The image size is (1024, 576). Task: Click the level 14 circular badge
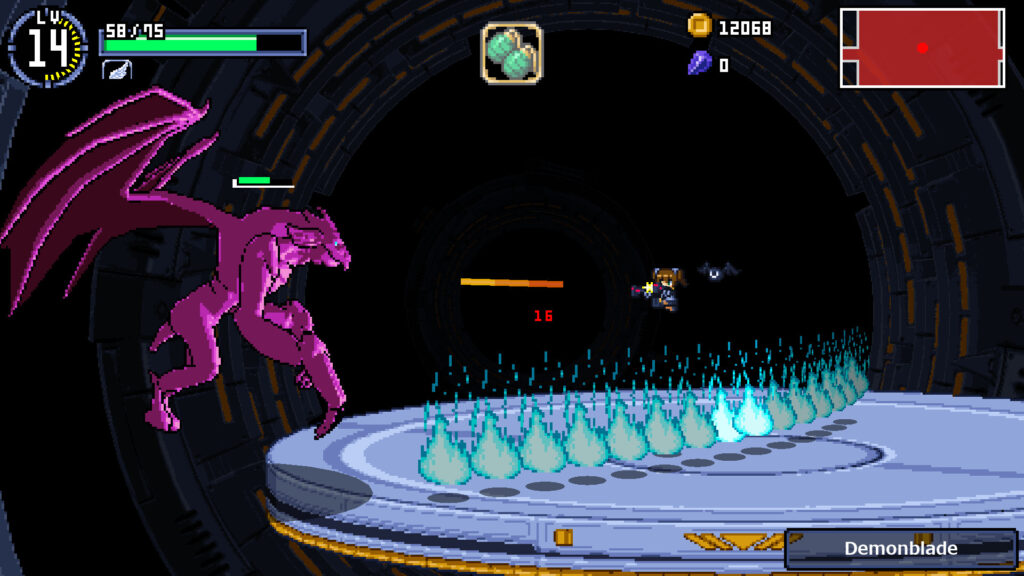point(47,47)
